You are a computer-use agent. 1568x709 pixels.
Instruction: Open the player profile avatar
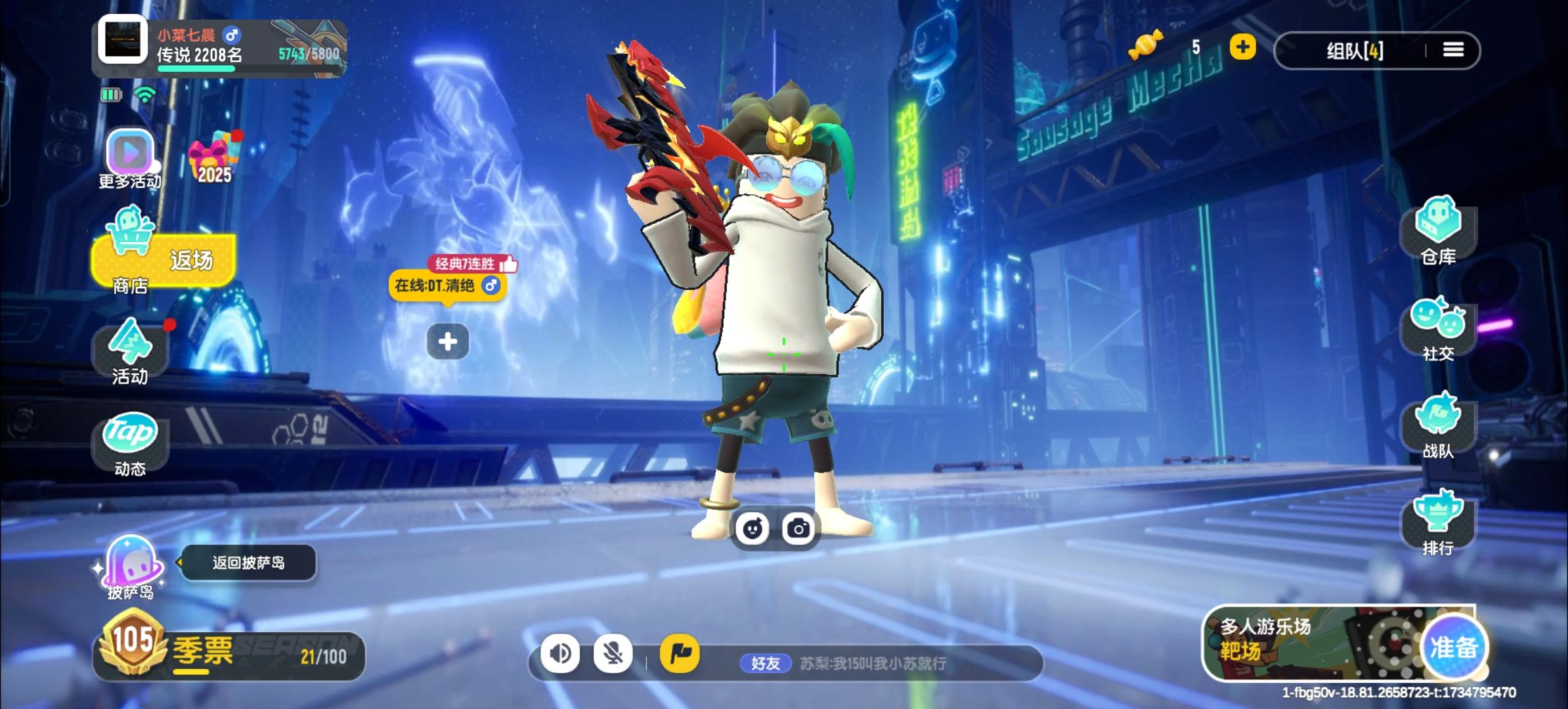click(123, 40)
